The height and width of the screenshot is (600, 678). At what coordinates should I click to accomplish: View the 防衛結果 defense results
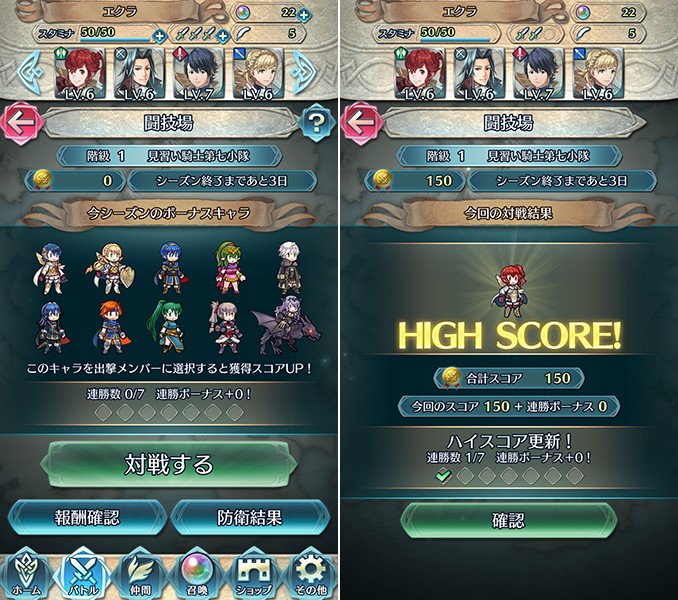tap(249, 518)
